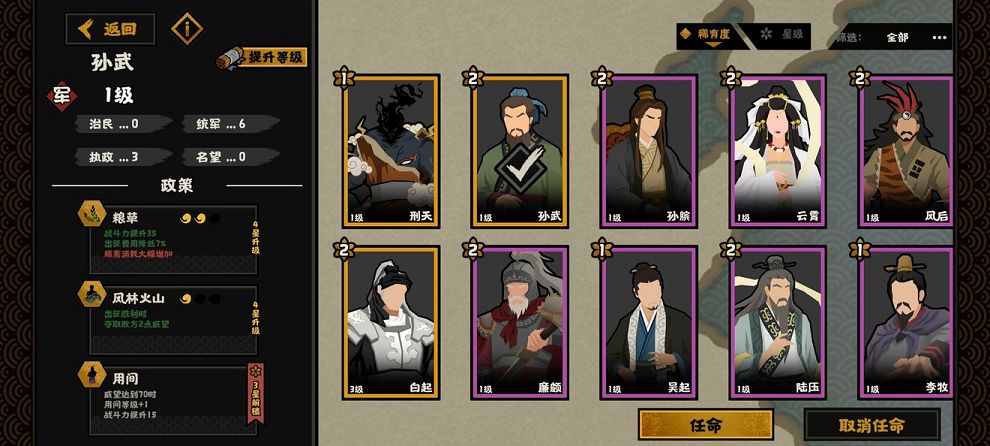This screenshot has height=446, width=990.
Task: Go back using the 返回 button
Action: pyautogui.click(x=111, y=29)
